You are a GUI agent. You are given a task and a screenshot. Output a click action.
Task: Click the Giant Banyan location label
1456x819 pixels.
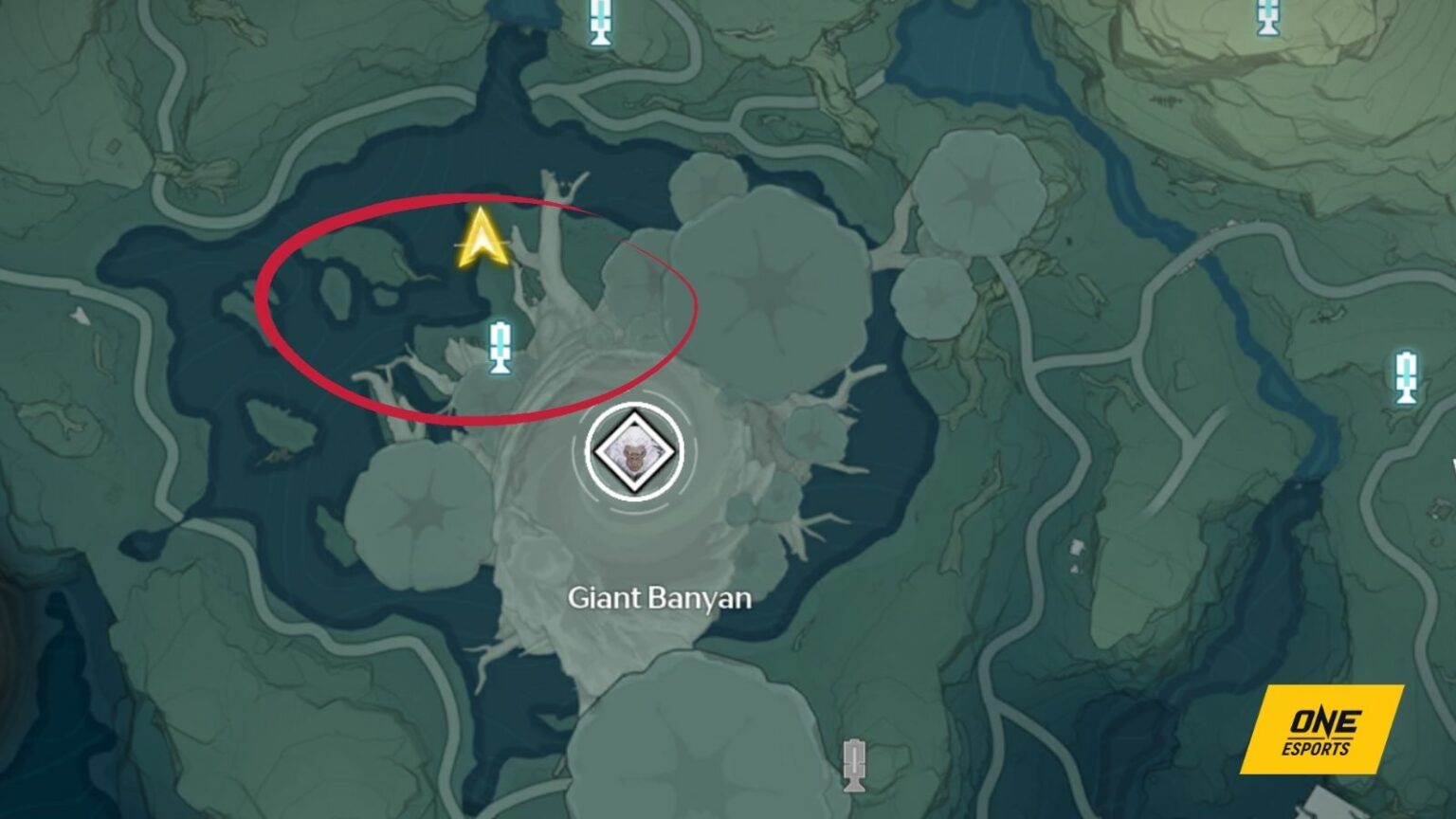(661, 598)
